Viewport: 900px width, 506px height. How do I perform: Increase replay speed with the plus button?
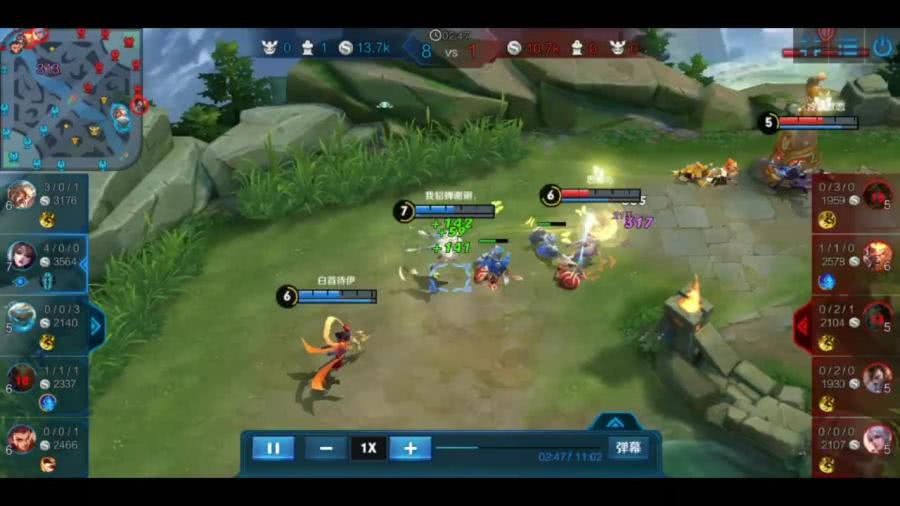(x=410, y=448)
